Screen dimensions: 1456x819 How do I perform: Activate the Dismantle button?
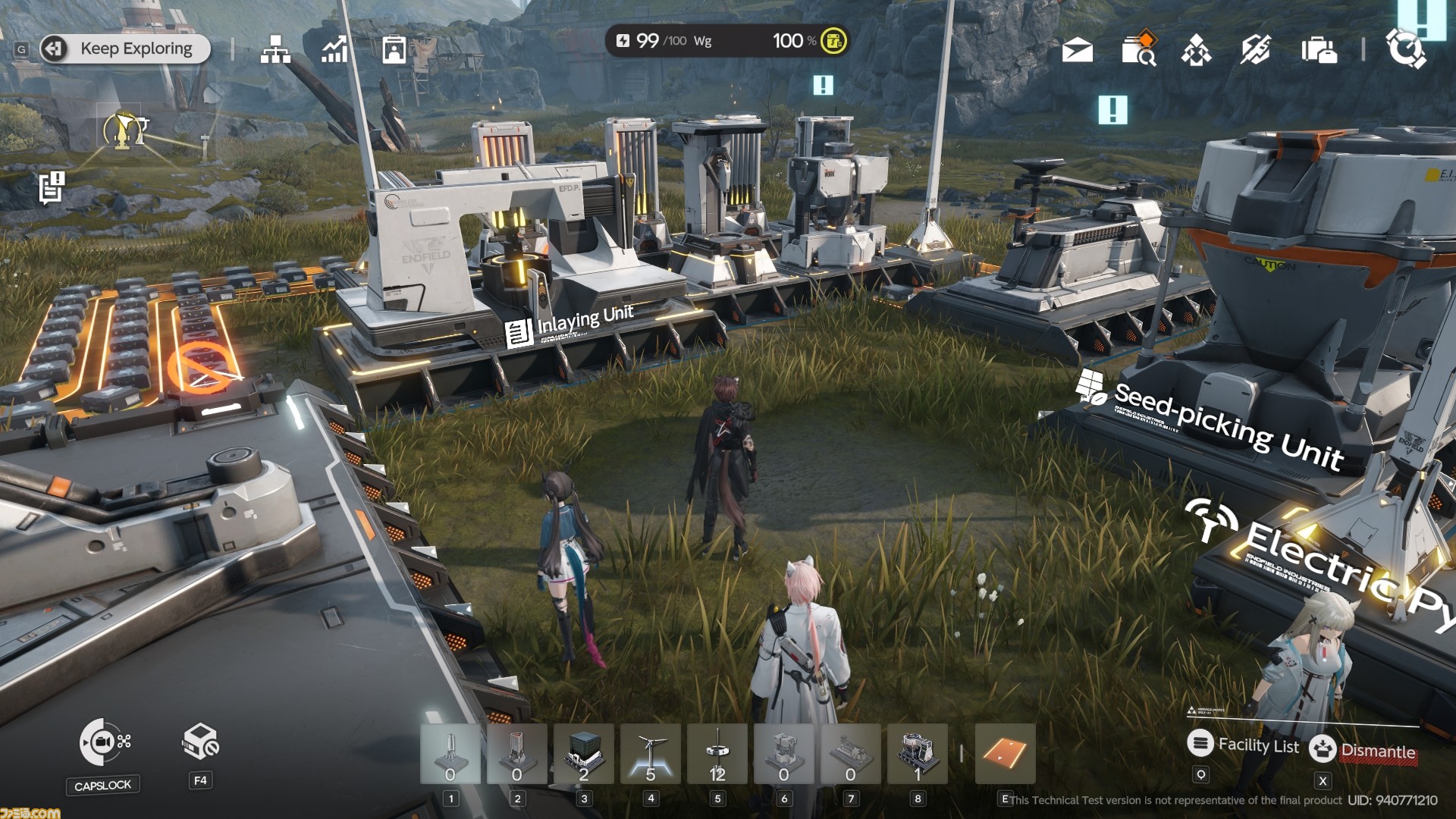click(x=1364, y=750)
